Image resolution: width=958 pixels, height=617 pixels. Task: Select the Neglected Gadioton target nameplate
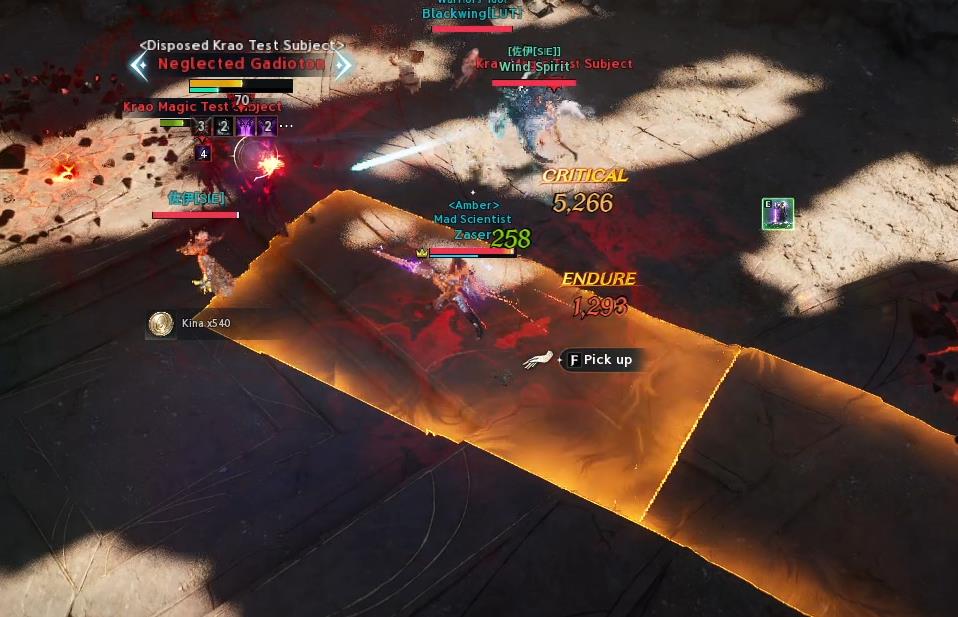click(x=241, y=64)
